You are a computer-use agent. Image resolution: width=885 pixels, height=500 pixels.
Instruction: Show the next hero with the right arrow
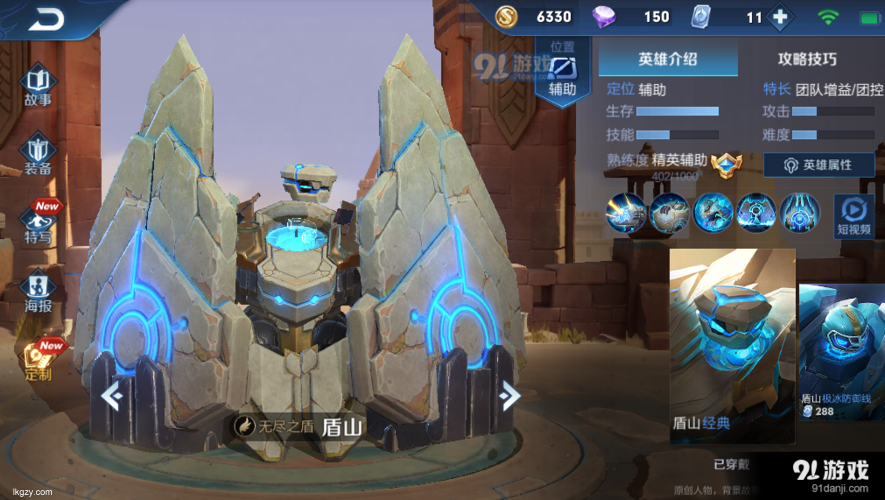510,397
